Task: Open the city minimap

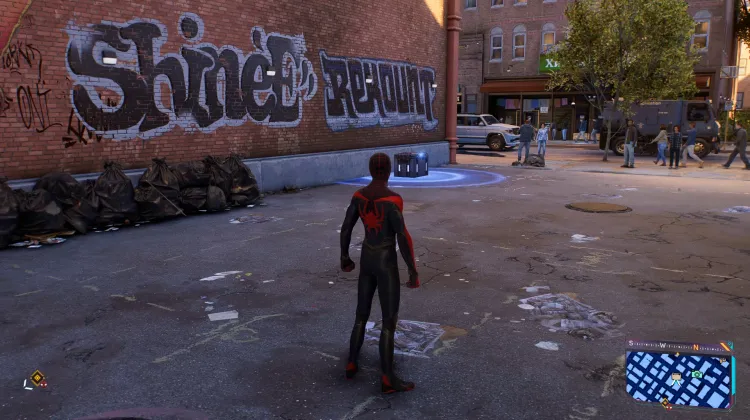Action: (679, 380)
